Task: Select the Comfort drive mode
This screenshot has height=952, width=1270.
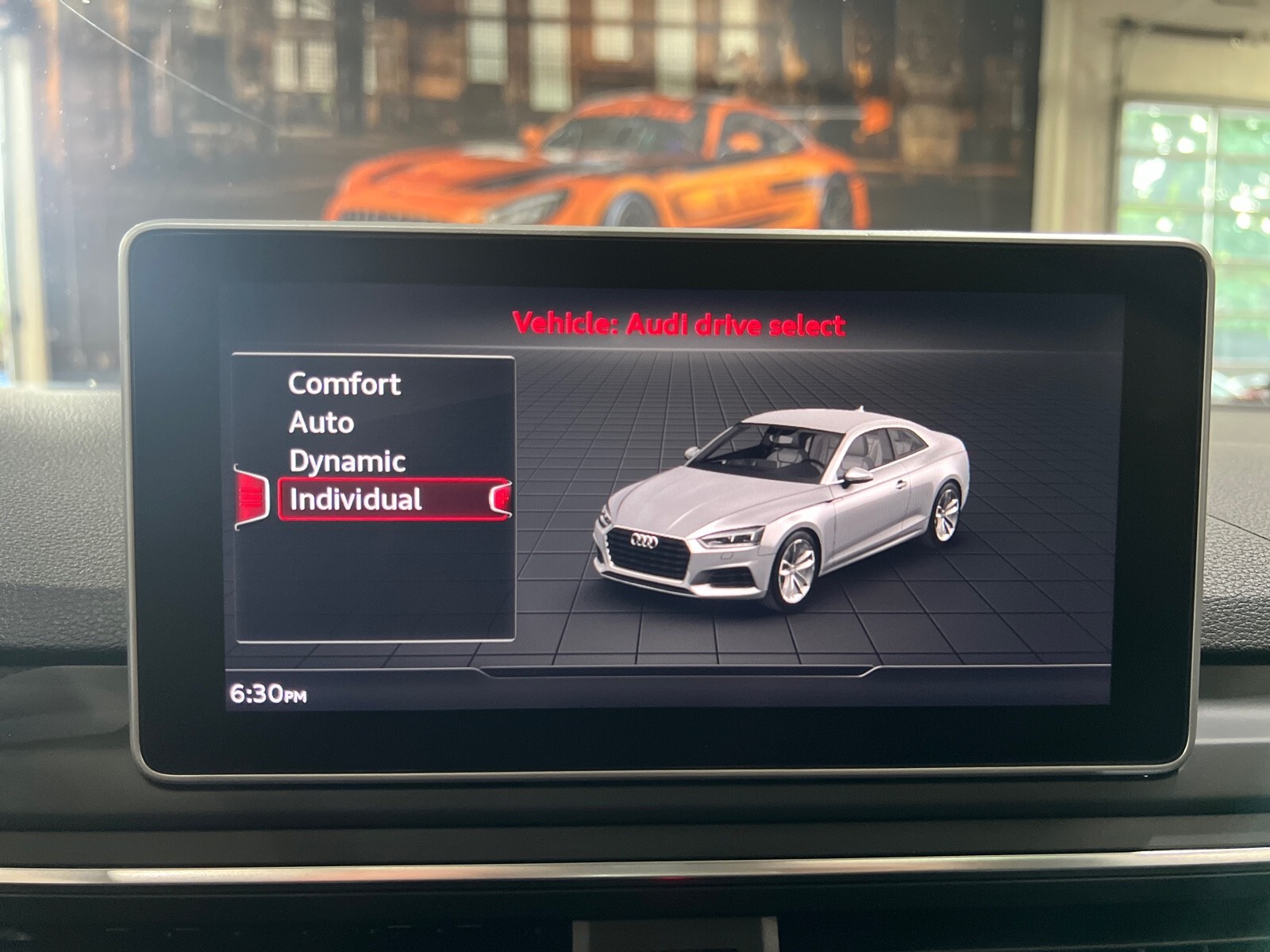Action: [344, 384]
